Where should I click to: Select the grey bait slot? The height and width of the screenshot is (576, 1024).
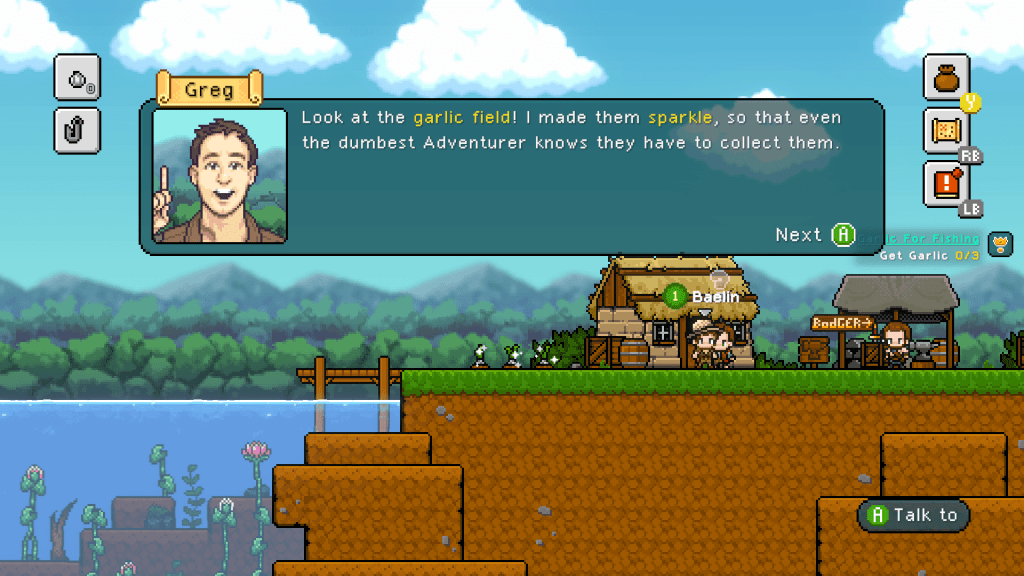click(x=77, y=78)
